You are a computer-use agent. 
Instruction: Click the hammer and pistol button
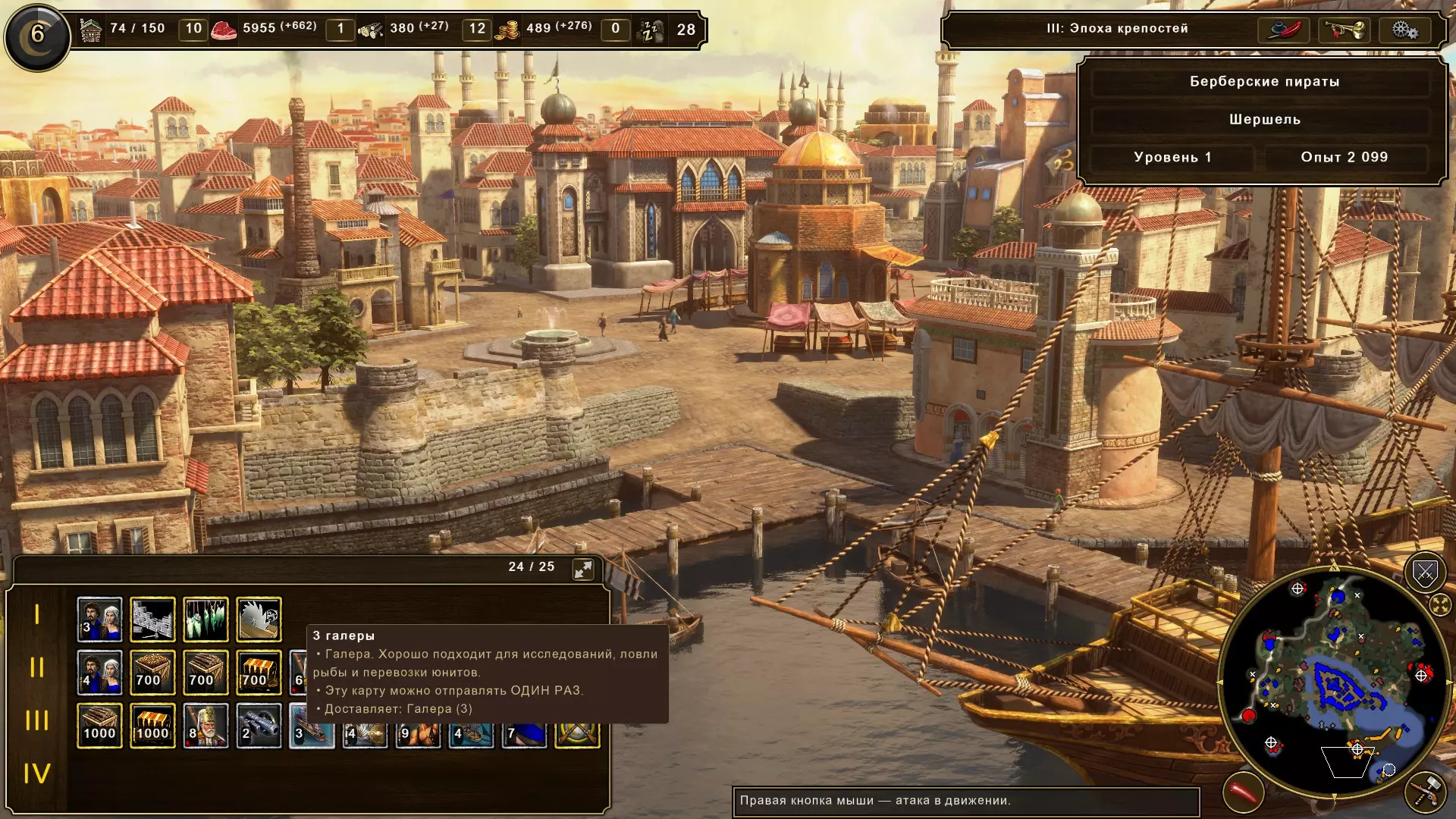point(1425,791)
